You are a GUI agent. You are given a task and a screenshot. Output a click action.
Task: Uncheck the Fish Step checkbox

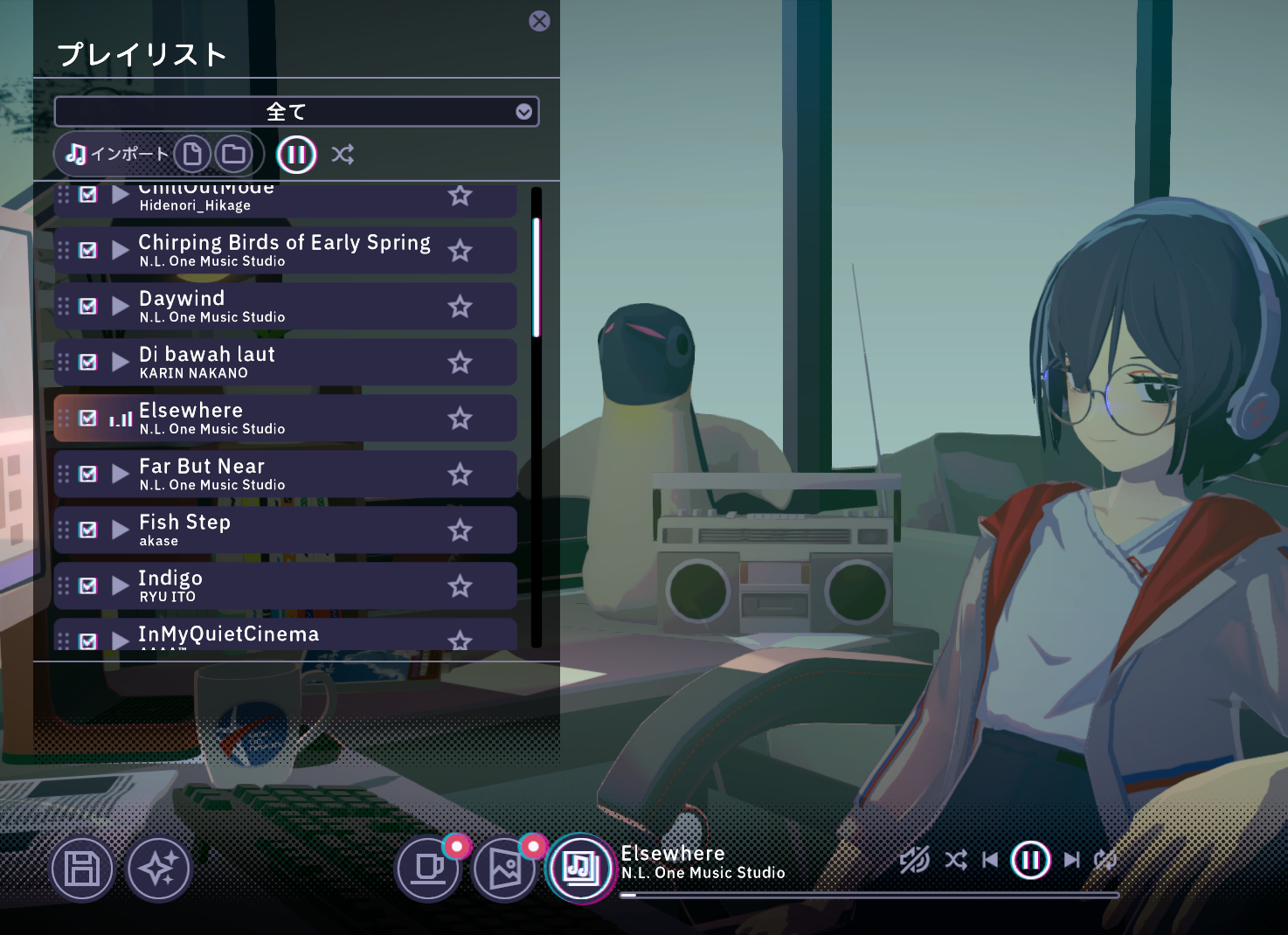point(87,530)
